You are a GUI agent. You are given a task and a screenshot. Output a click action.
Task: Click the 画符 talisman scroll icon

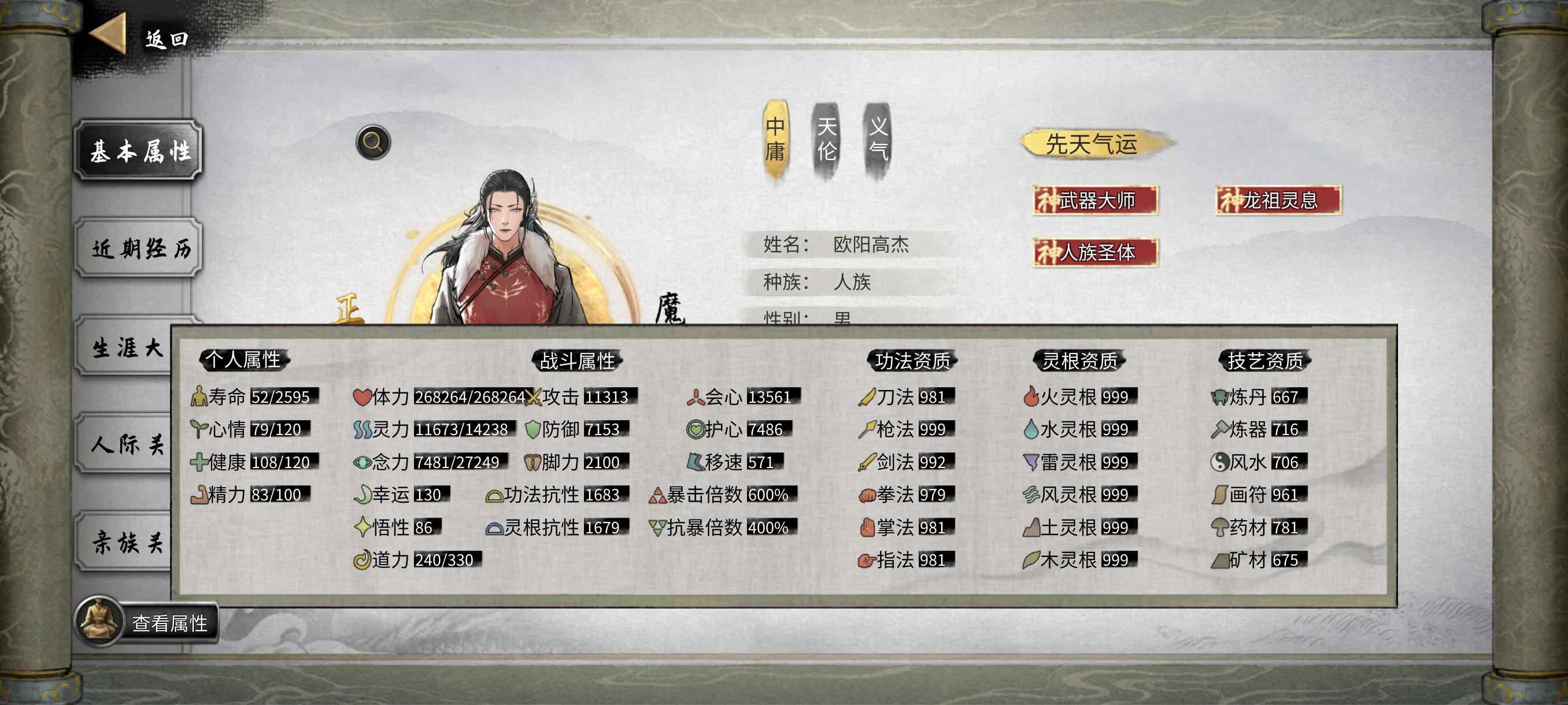pos(1219,495)
